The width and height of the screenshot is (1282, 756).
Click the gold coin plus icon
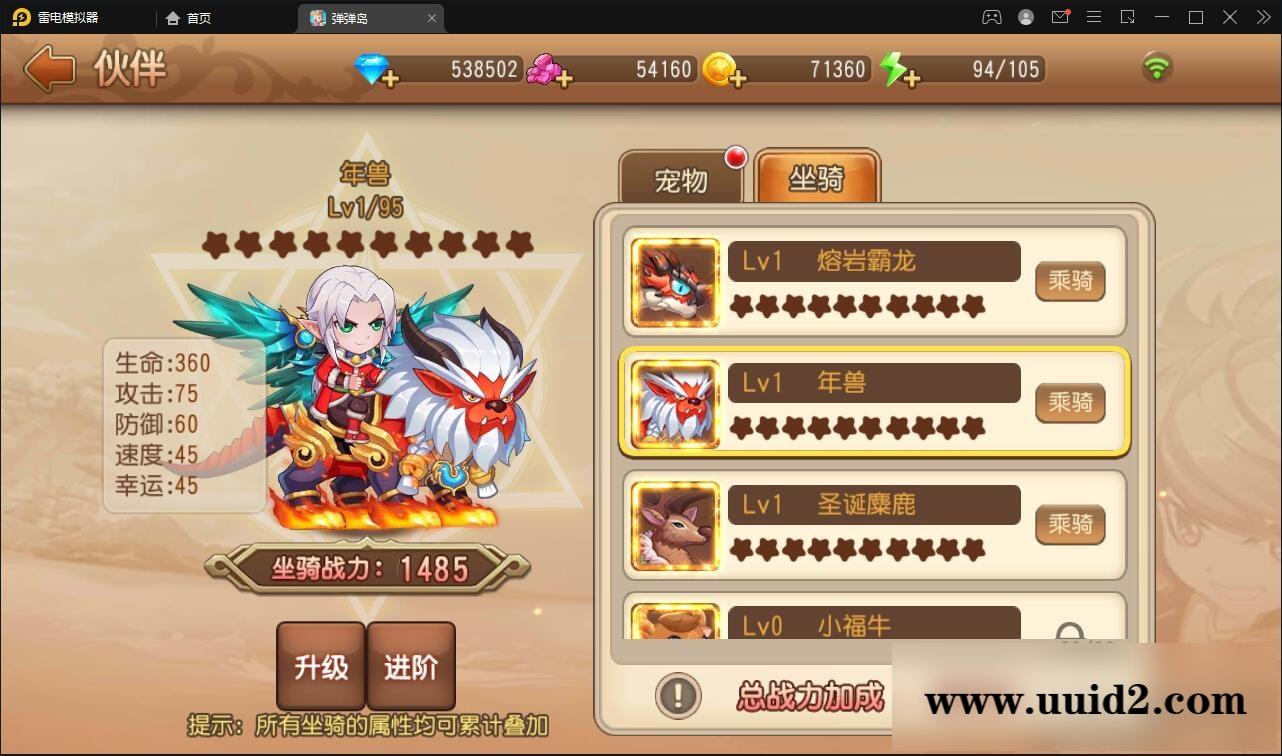(737, 78)
